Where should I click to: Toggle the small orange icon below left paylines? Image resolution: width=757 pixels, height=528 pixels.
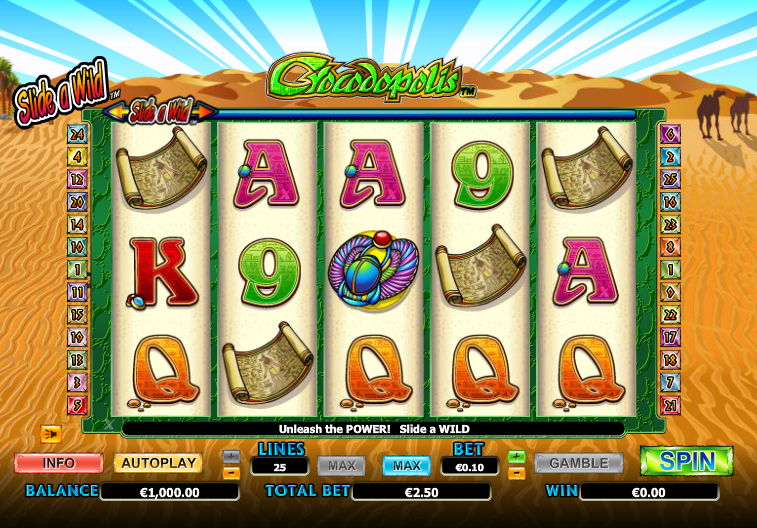click(51, 433)
